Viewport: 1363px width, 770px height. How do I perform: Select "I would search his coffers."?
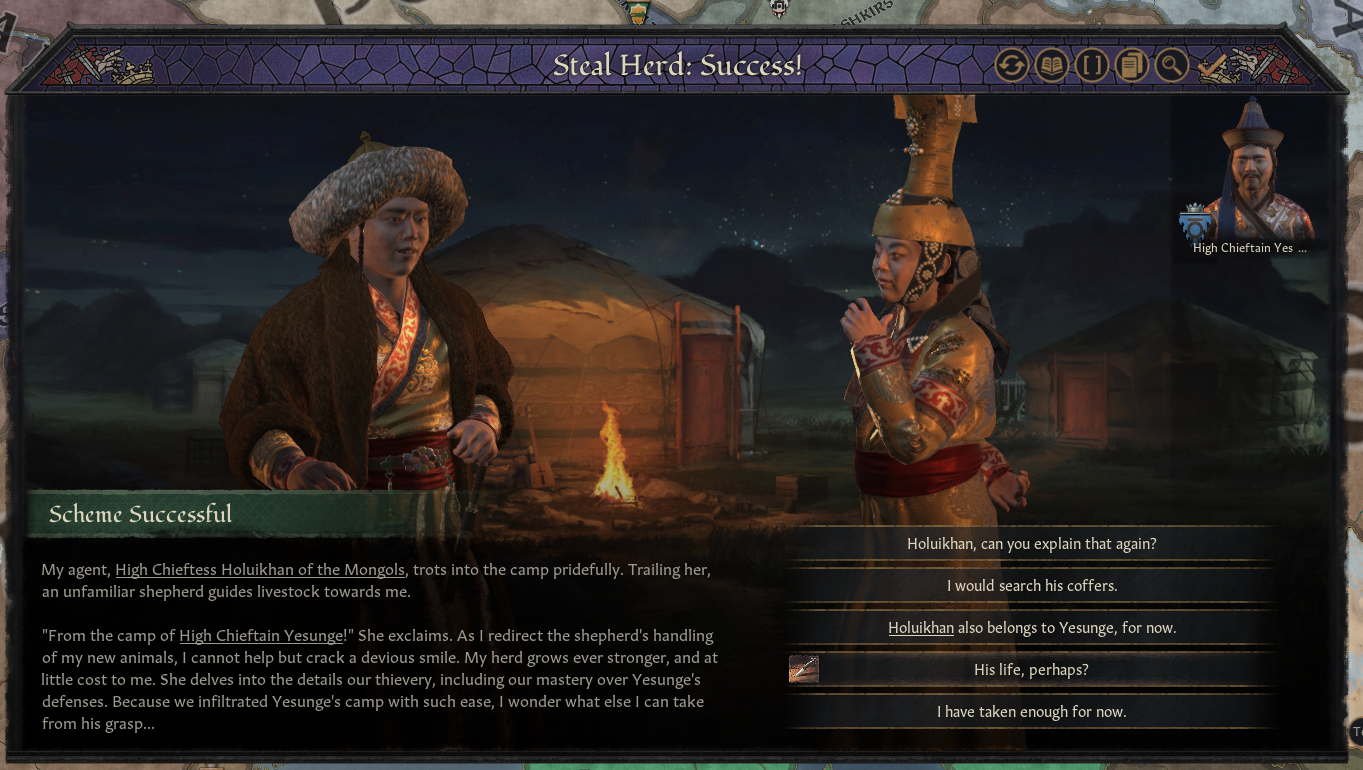[1031, 586]
